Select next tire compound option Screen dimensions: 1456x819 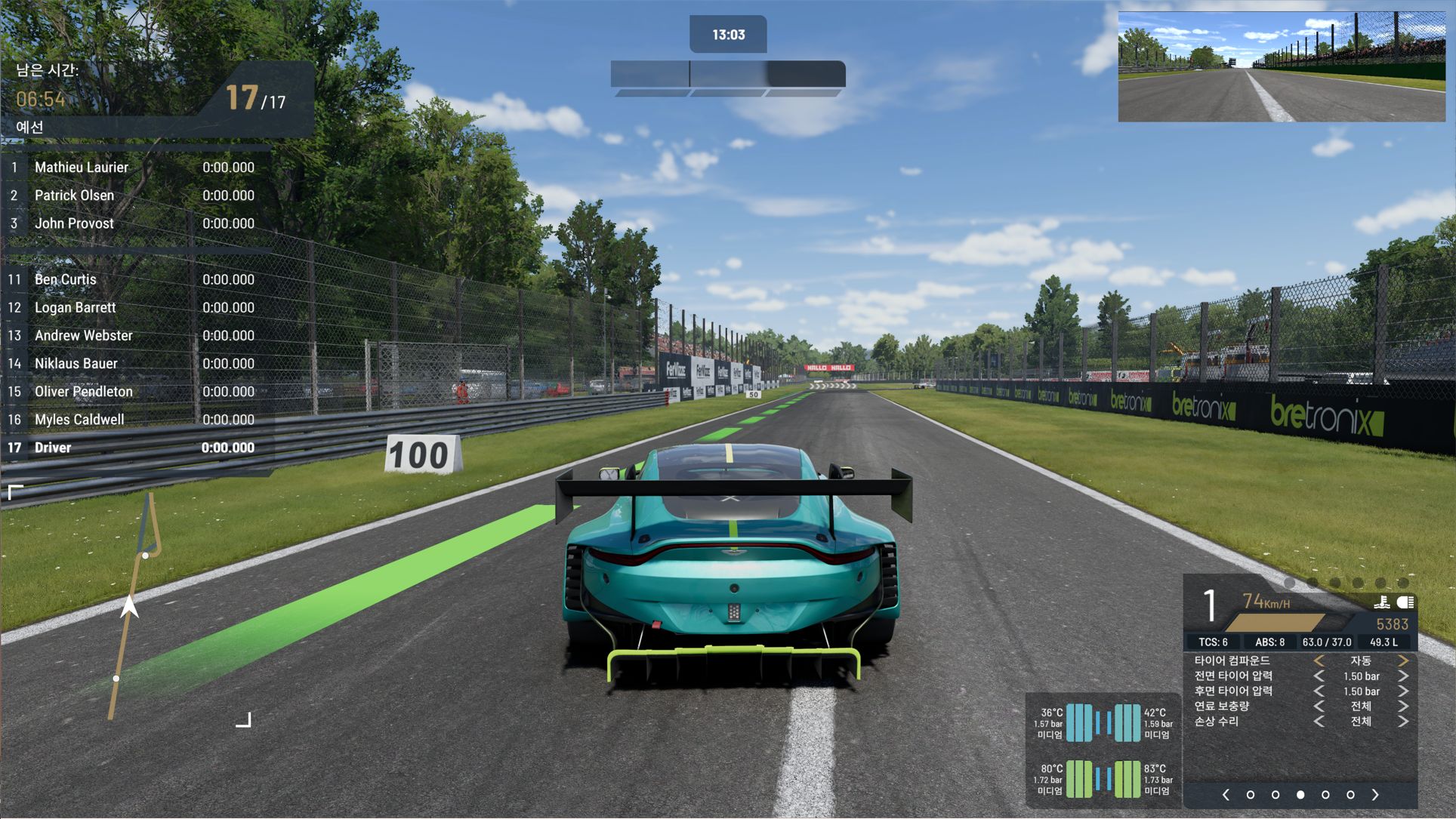point(1403,661)
